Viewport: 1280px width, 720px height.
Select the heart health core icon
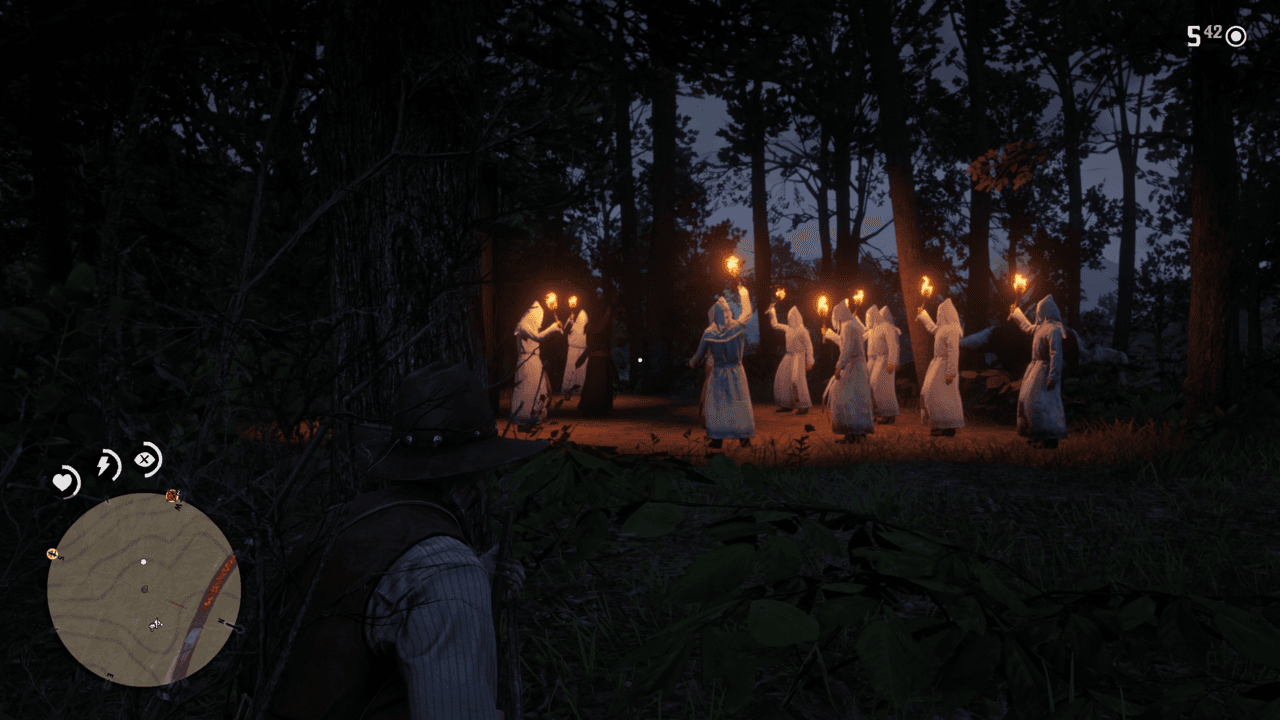point(66,482)
